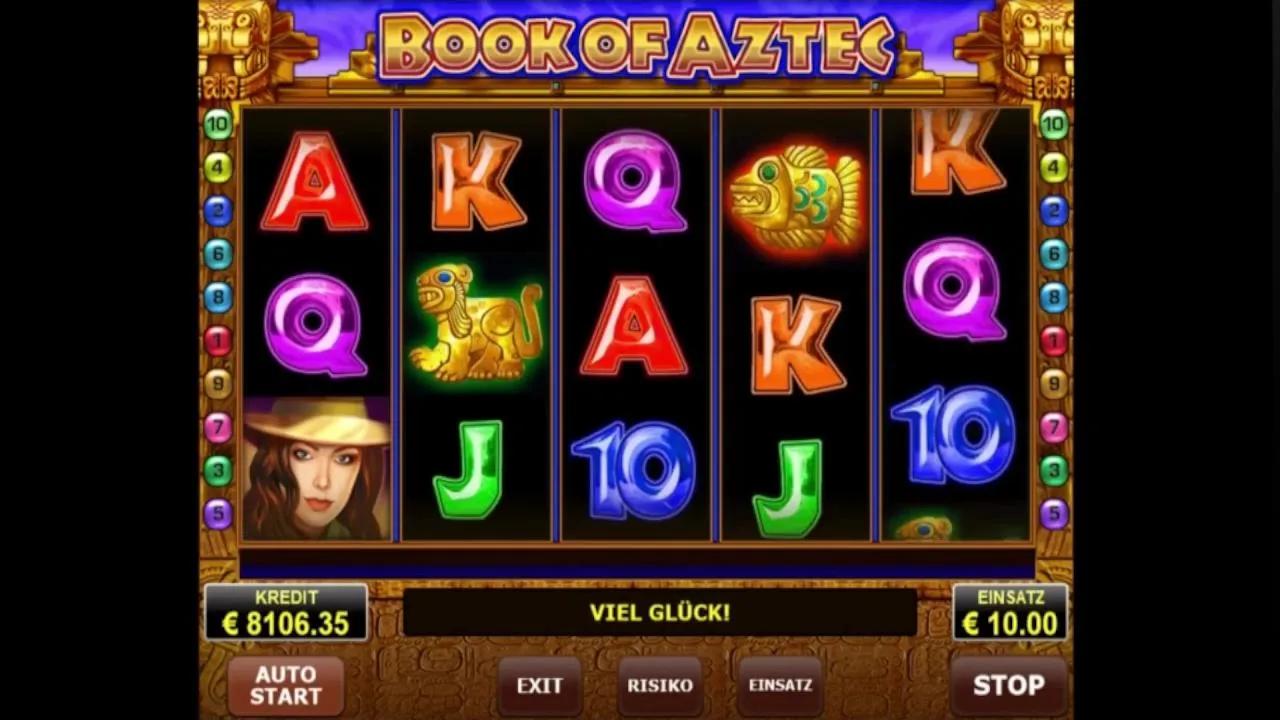Change the bet with EINSATZ button
Screen dimensions: 1280x720
pyautogui.click(x=780, y=686)
